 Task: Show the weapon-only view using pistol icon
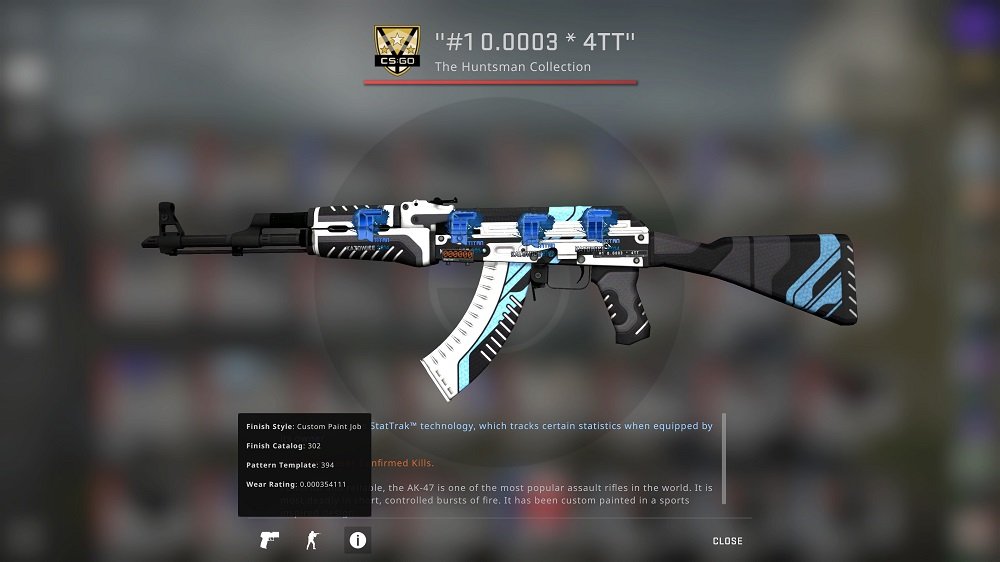pyautogui.click(x=269, y=541)
